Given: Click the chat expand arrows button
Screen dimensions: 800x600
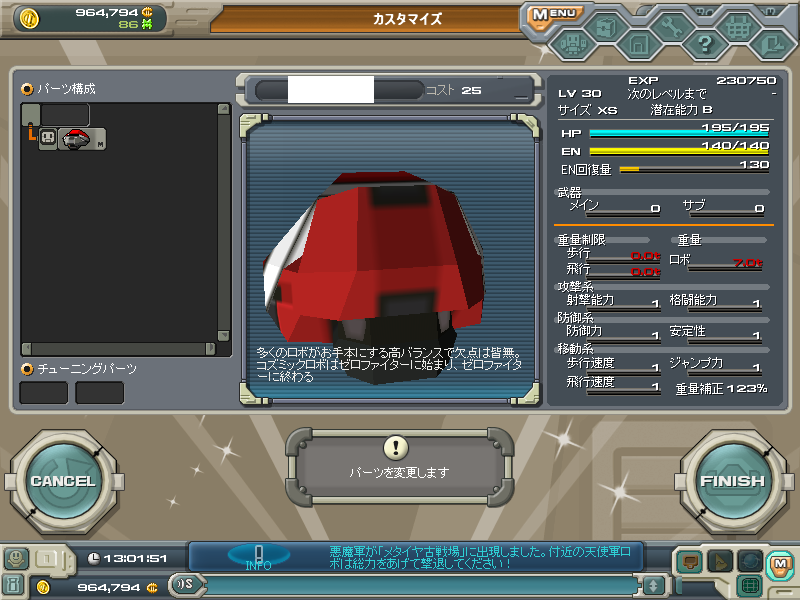Looking at the screenshot, I should 653,585.
